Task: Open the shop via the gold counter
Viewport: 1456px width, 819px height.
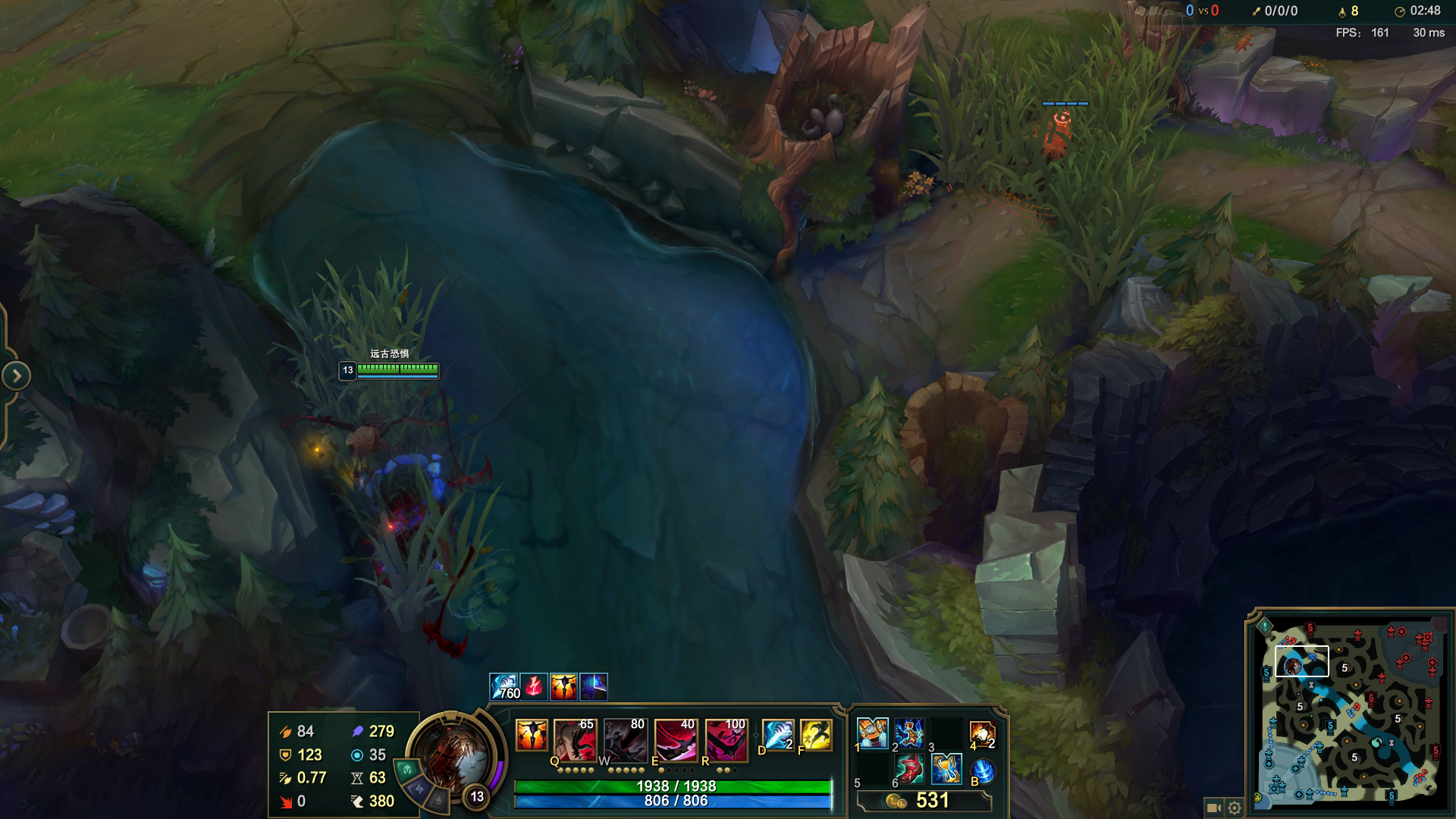Action: click(x=924, y=801)
